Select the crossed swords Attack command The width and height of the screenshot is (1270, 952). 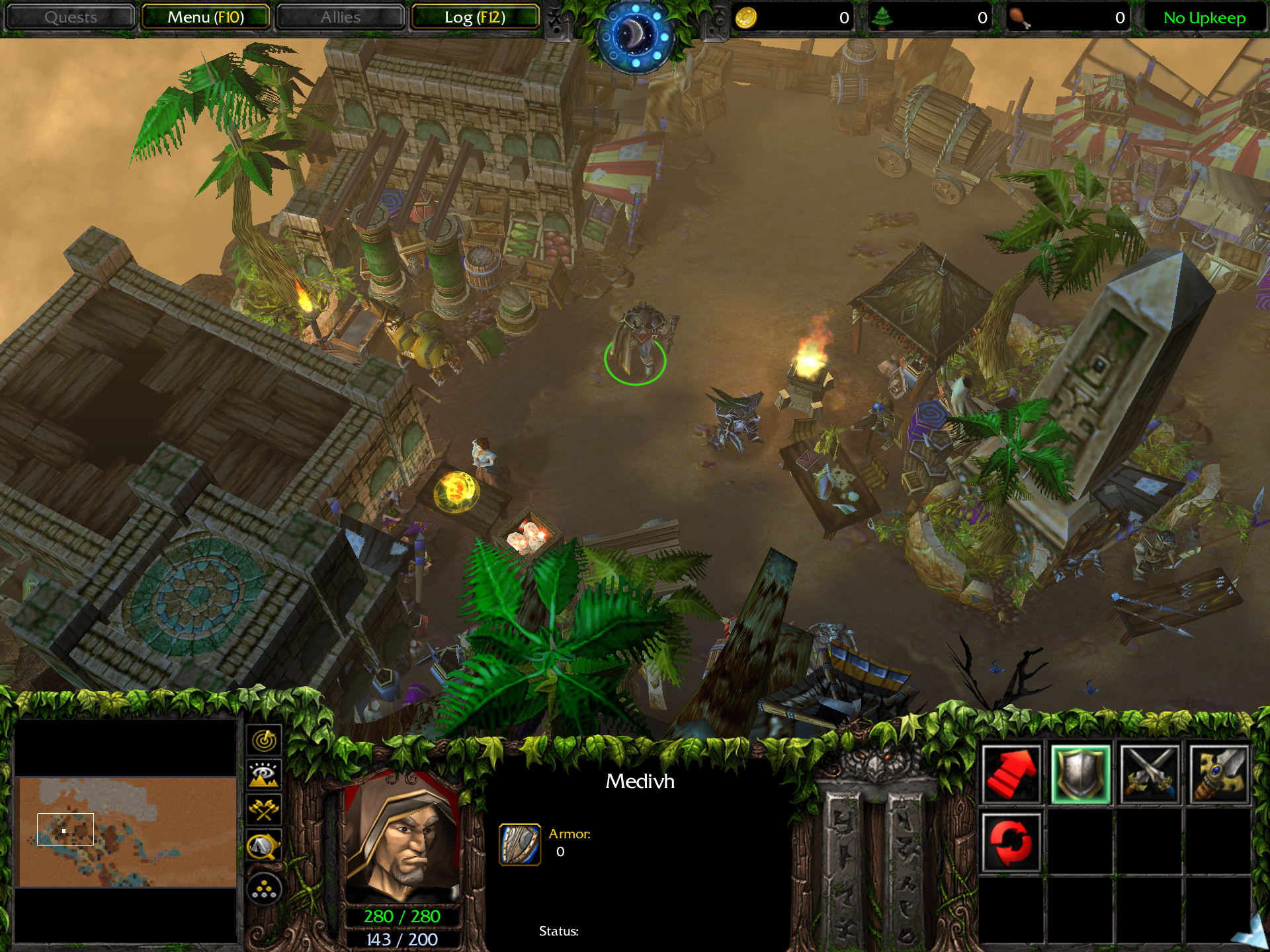(1150, 775)
